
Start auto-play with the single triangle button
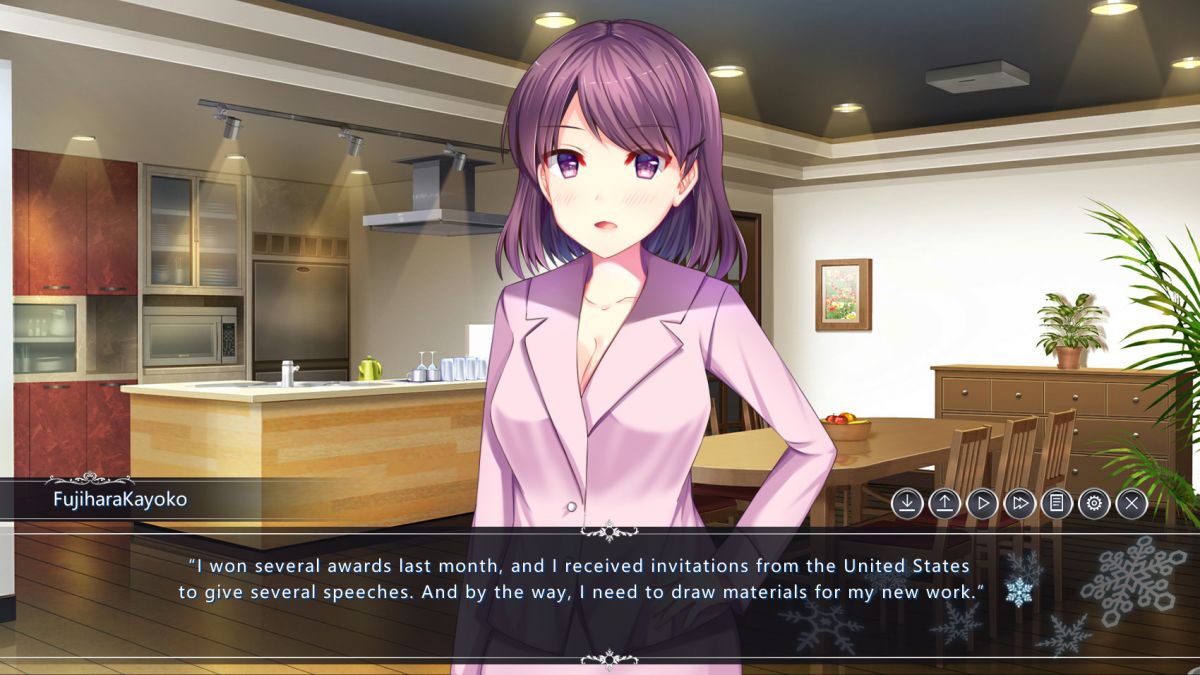[x=982, y=503]
